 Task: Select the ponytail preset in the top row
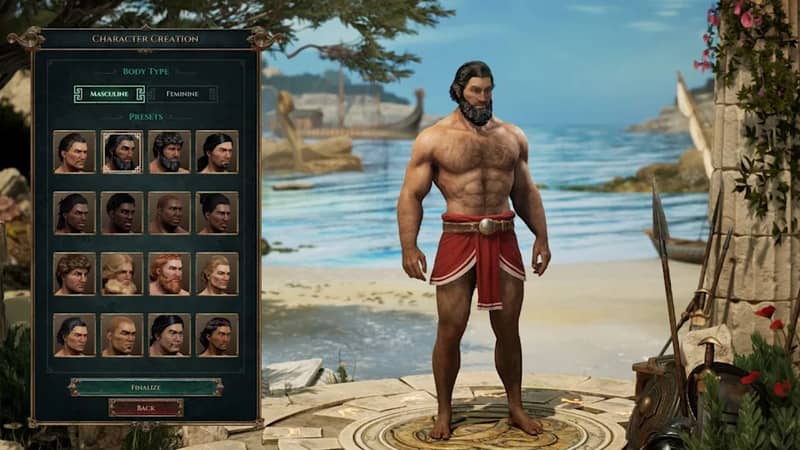(217, 152)
